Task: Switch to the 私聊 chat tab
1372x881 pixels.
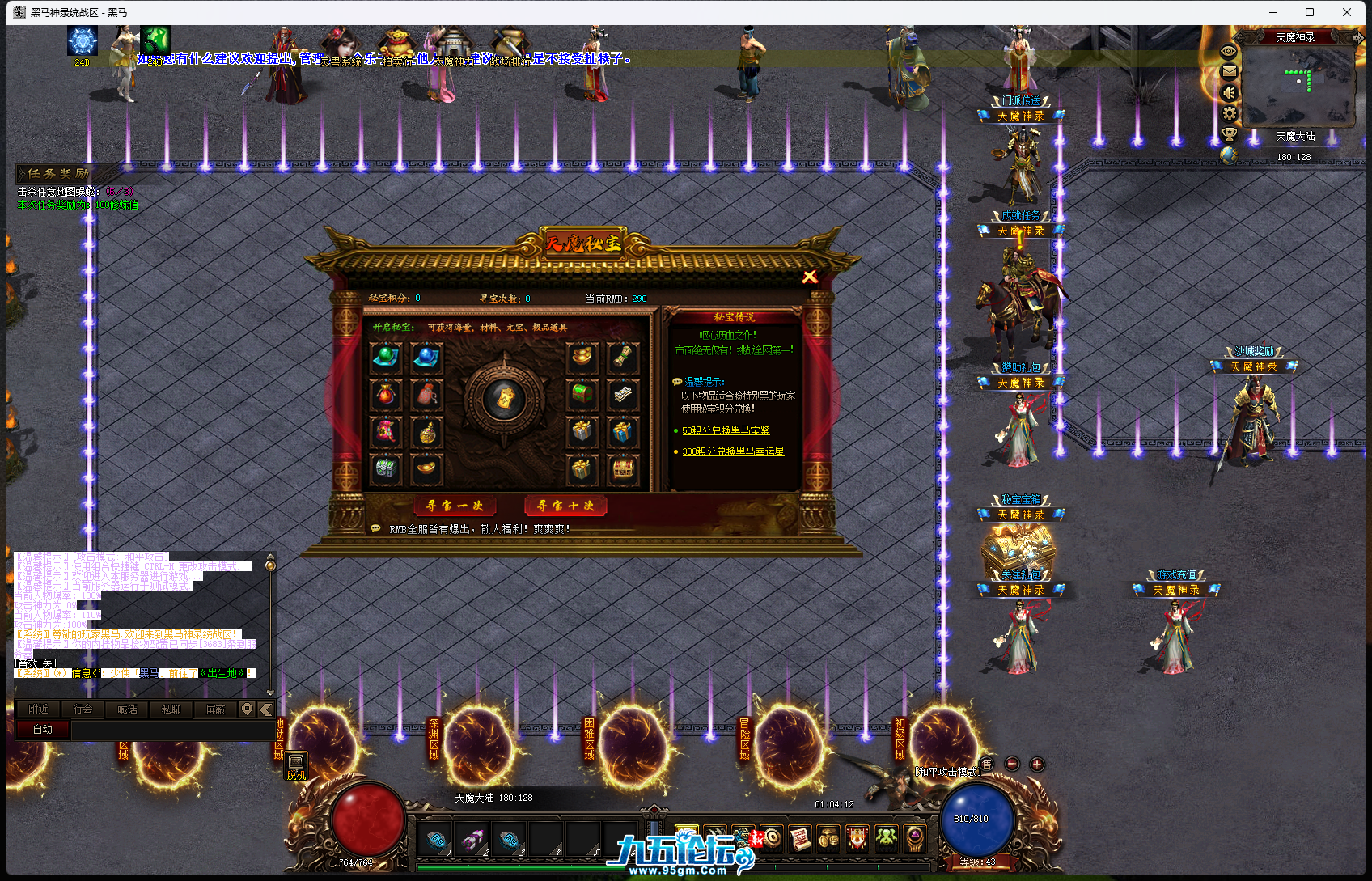Action: [171, 709]
